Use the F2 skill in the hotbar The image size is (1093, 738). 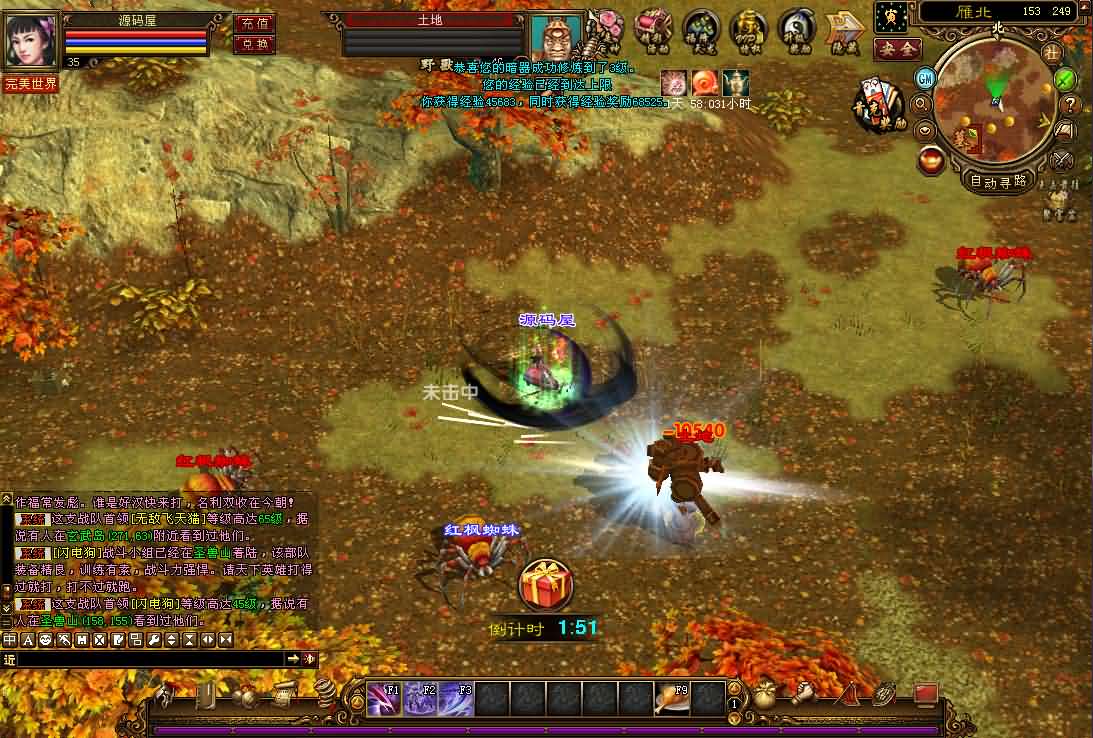point(420,699)
